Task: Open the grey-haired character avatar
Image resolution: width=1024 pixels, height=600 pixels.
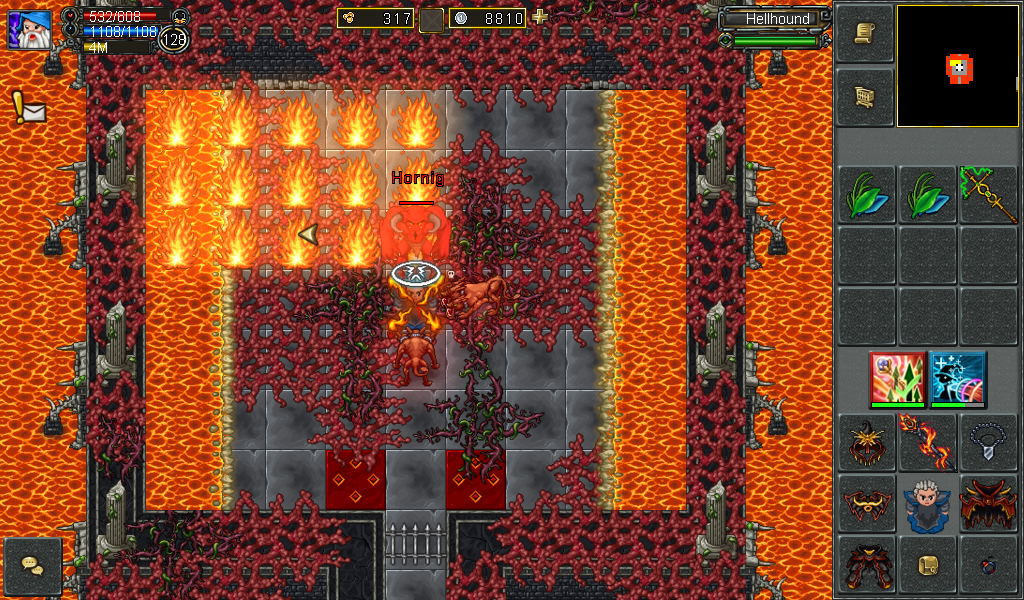Action: tap(926, 503)
